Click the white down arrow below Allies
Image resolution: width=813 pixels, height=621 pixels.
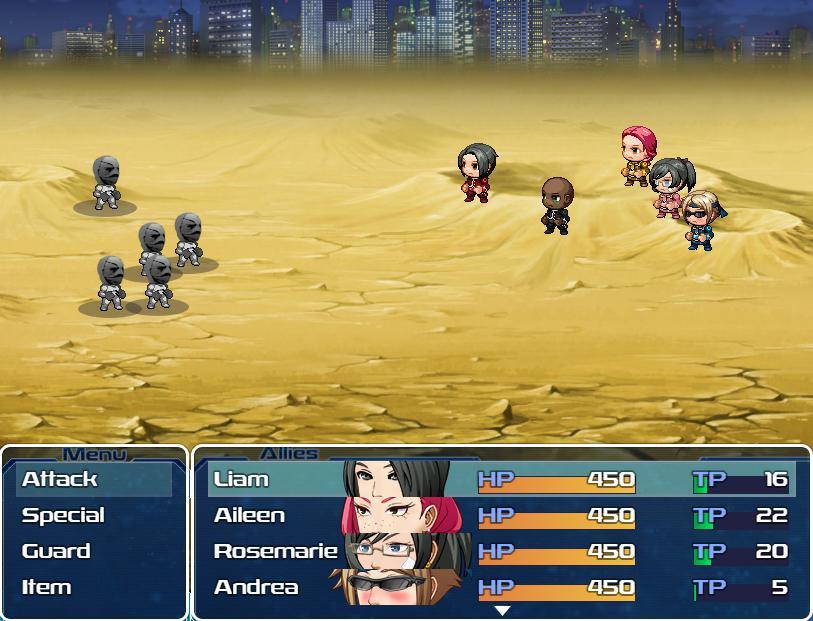pyautogui.click(x=502, y=610)
